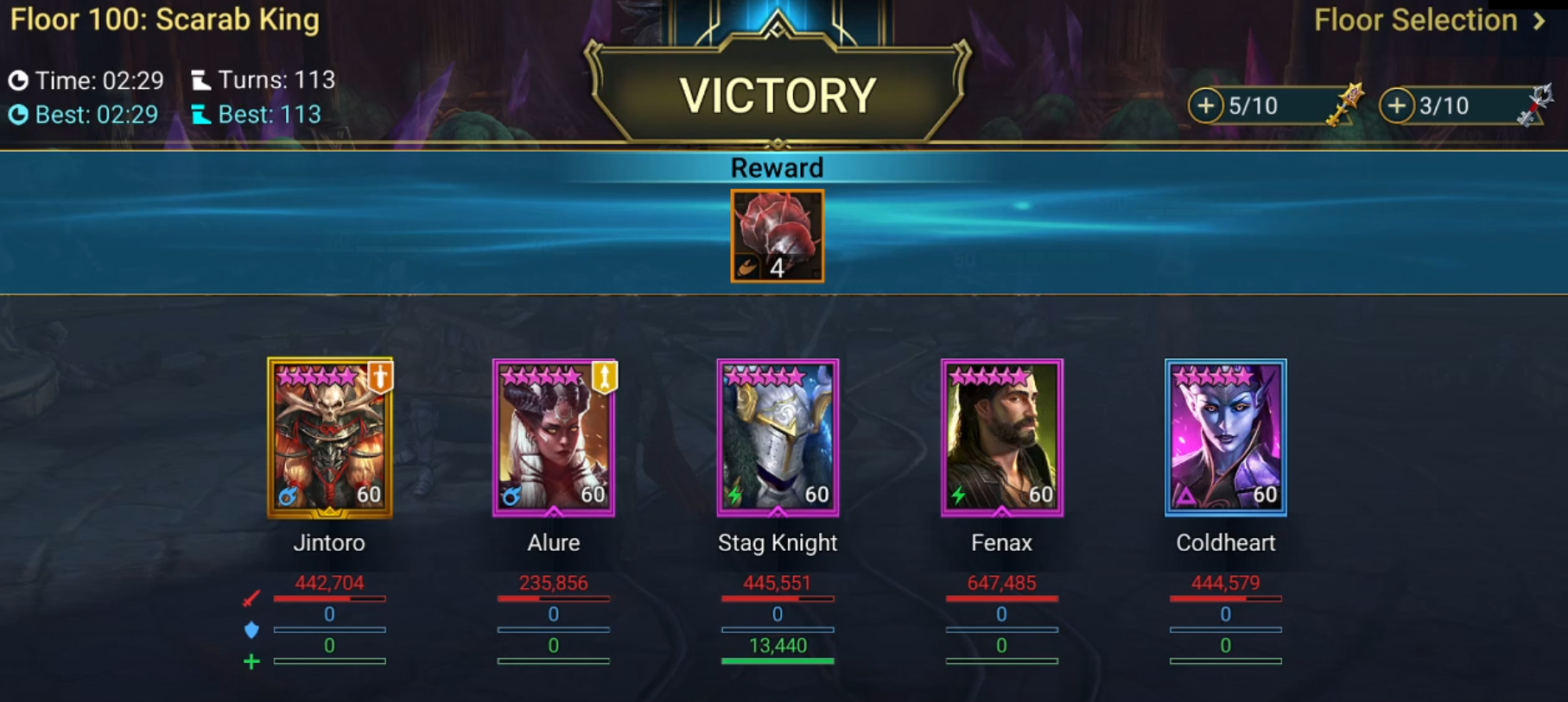Click the blue shield stat icon

(x=251, y=629)
